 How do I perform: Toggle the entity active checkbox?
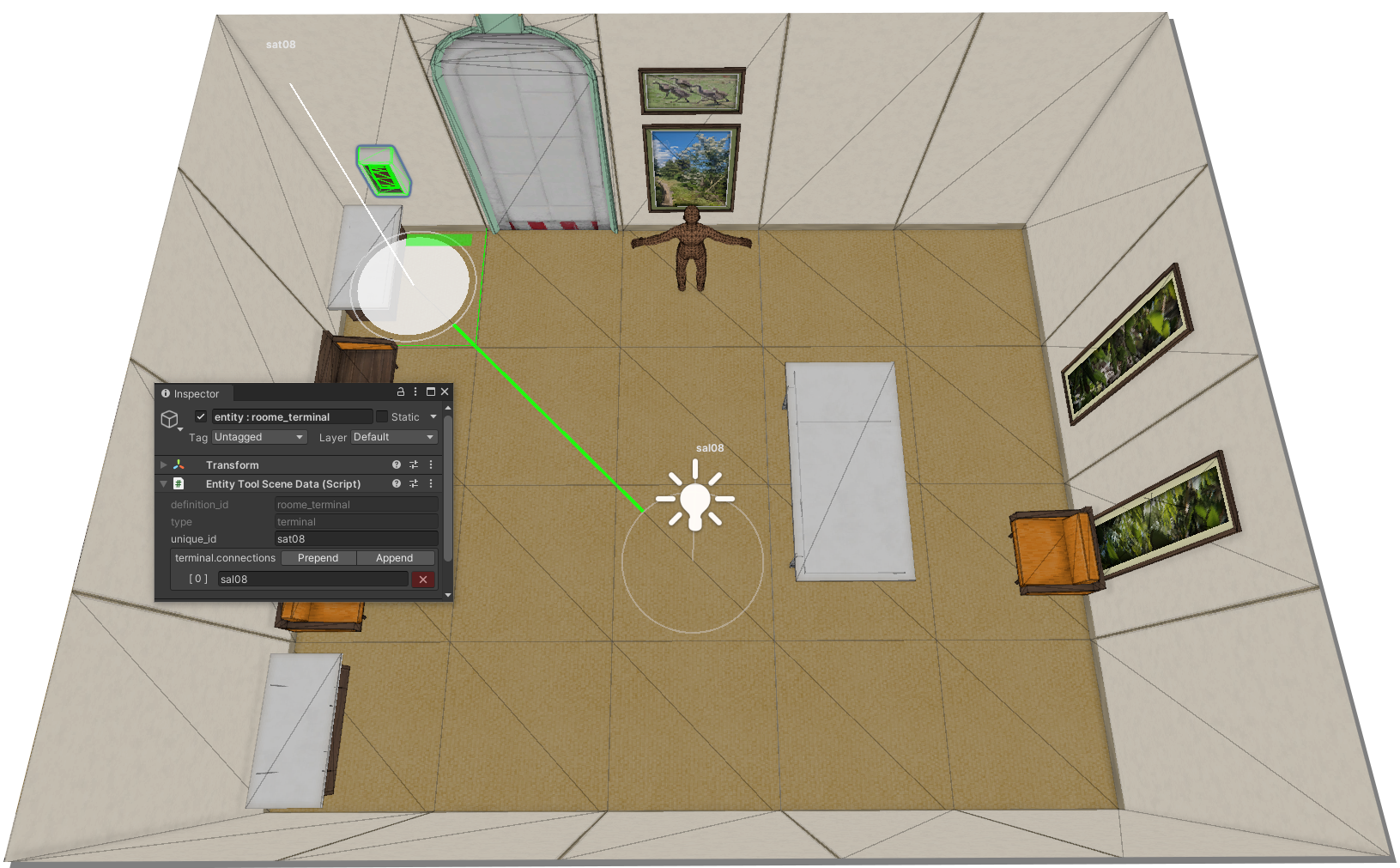click(200, 416)
